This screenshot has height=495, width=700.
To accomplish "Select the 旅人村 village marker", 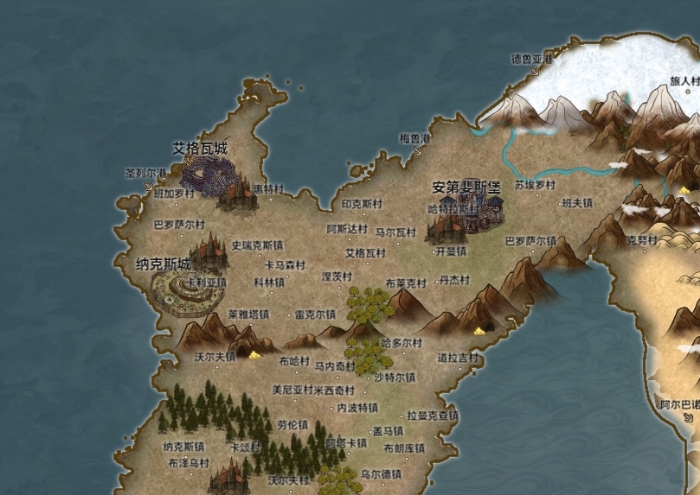I will [x=684, y=80].
